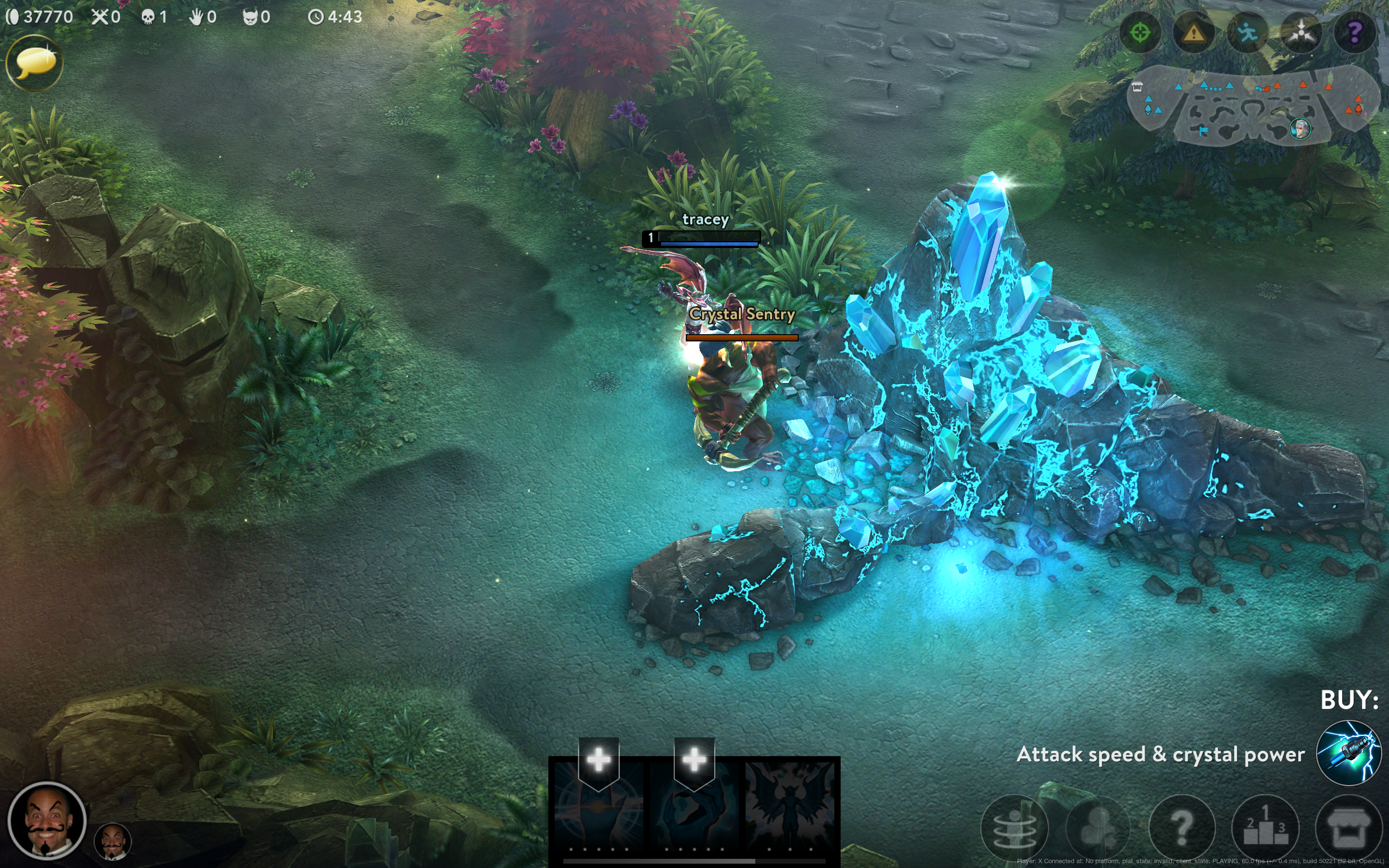
Task: Upgrade the clawed fist ability with its plus
Action: [x=694, y=759]
